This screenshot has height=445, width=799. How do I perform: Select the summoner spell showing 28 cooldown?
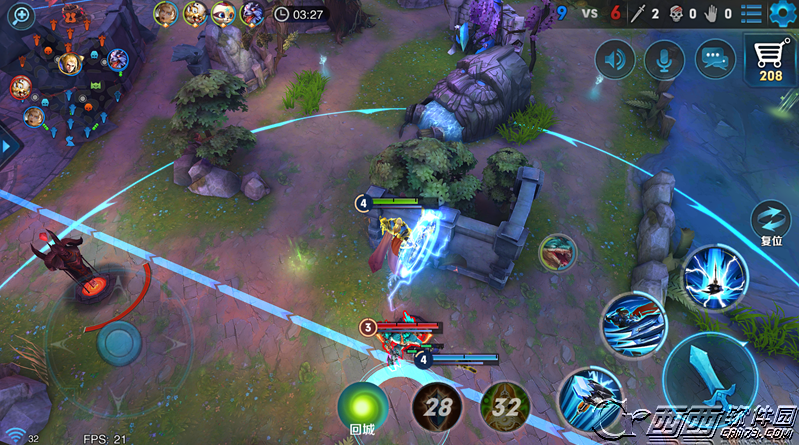pos(436,408)
